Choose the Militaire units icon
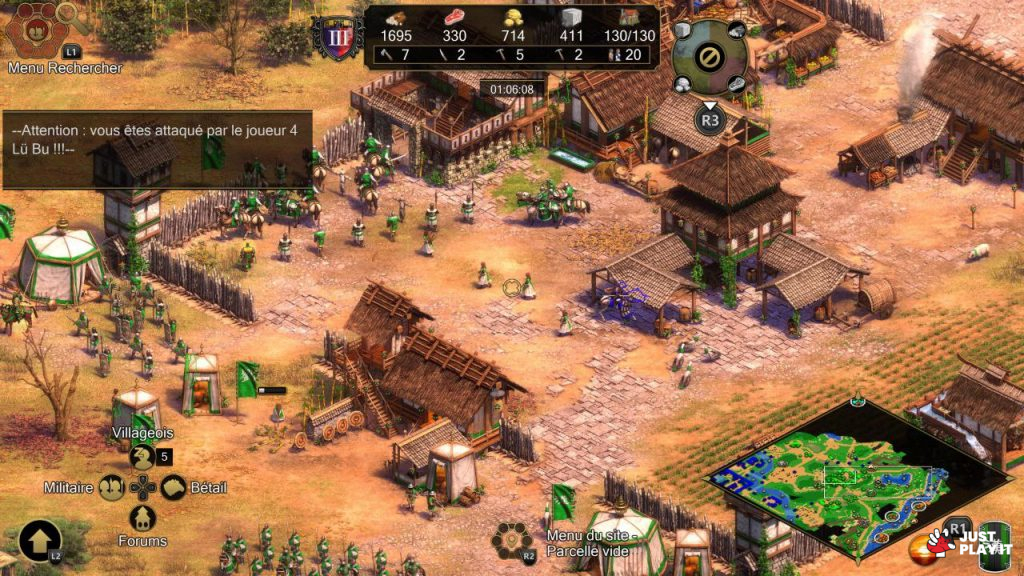The width and height of the screenshot is (1024, 576). coord(112,488)
